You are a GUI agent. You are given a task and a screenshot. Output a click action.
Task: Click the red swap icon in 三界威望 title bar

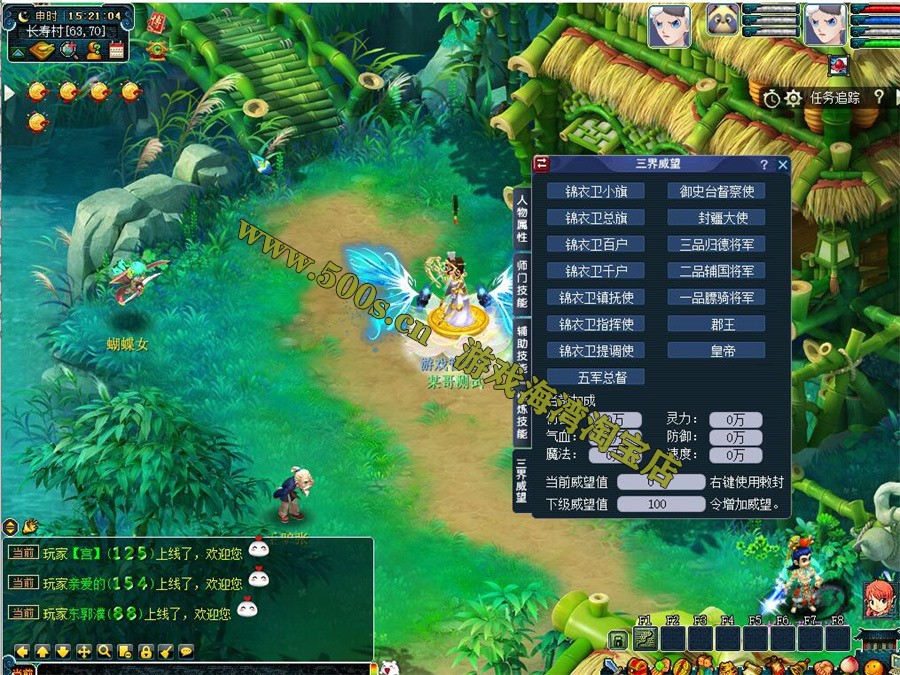(541, 164)
